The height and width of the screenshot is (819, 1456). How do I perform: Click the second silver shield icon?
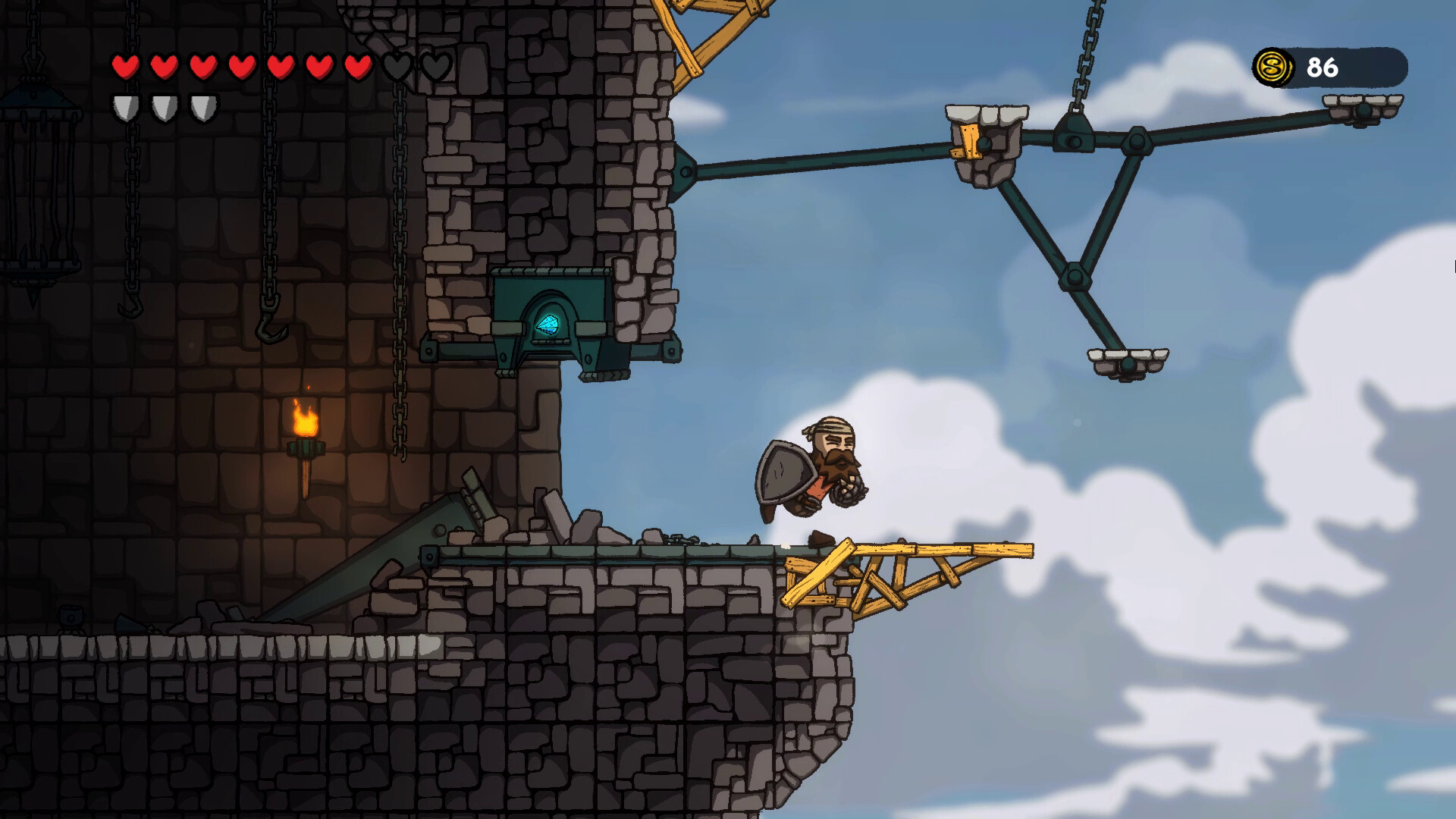coord(163,107)
